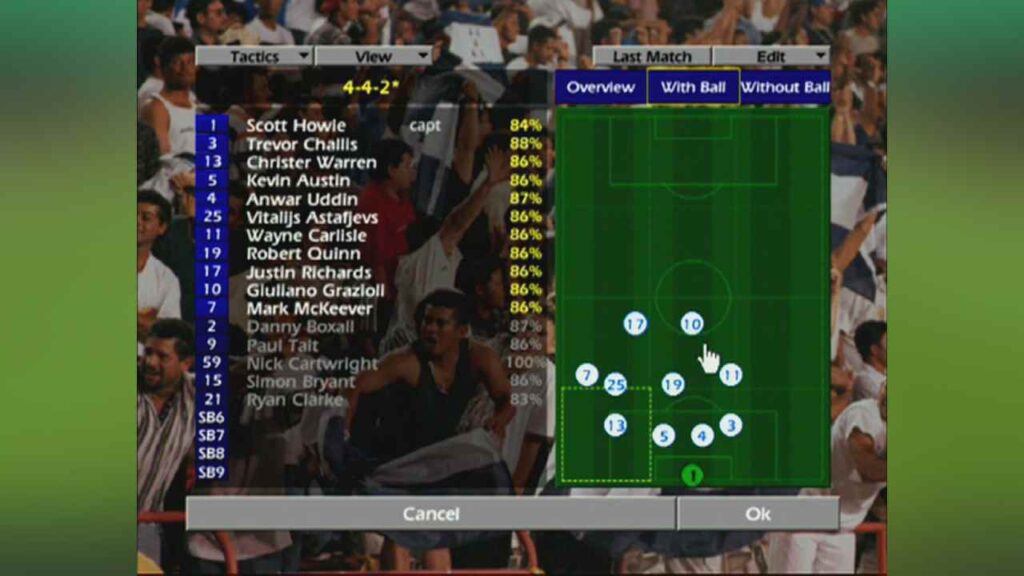Click the Last Match button
1024x576 pixels.
651,56
